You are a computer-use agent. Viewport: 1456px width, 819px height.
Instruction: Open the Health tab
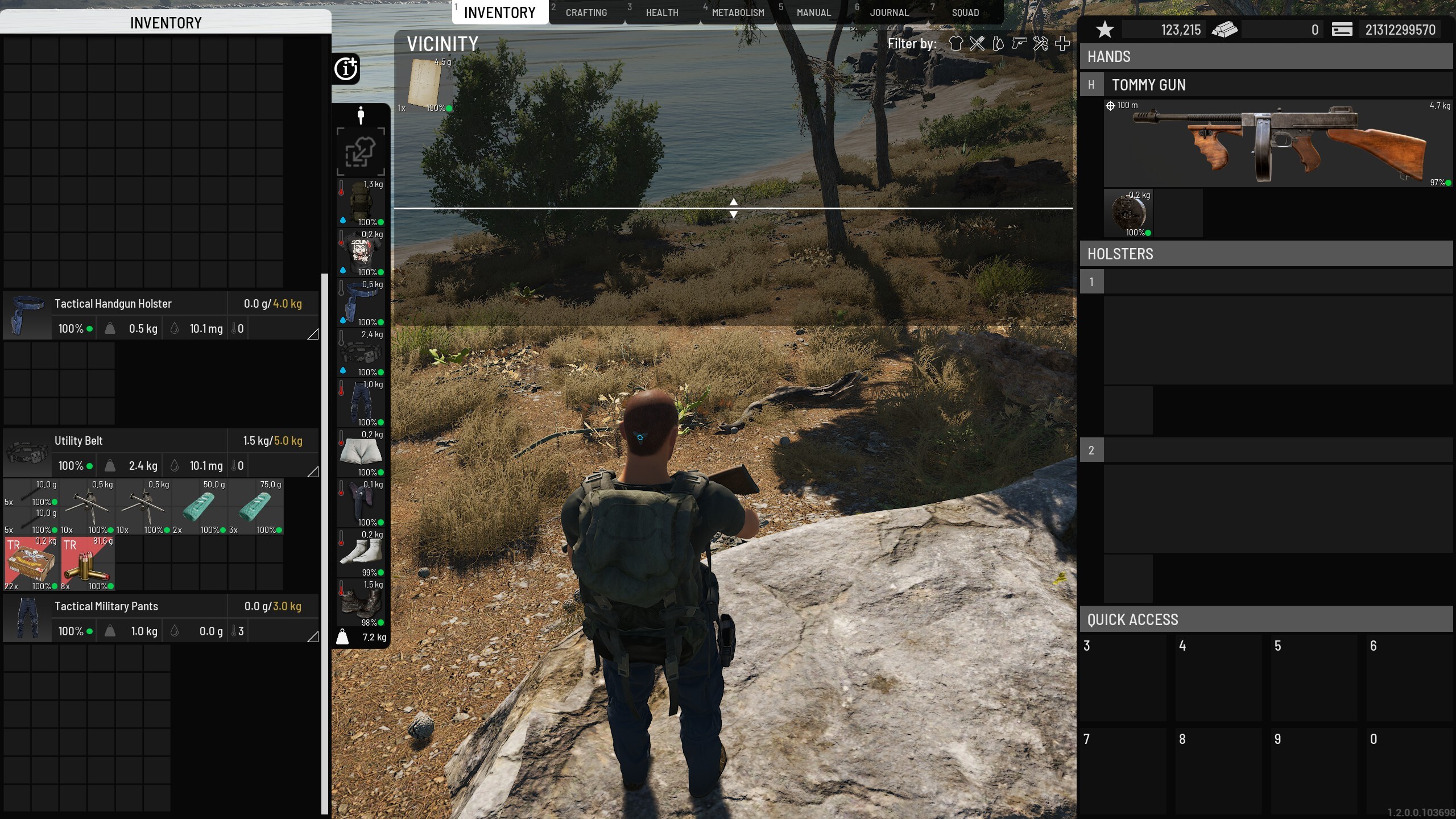pos(661,13)
